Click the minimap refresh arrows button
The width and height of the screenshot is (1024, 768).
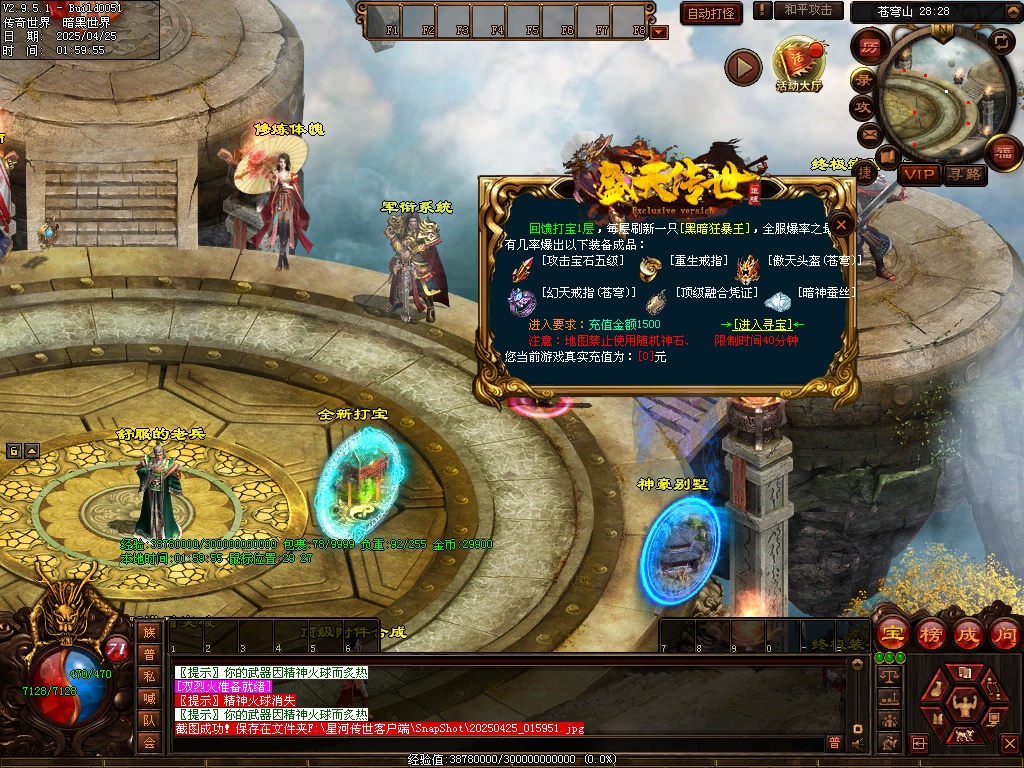[1001, 41]
